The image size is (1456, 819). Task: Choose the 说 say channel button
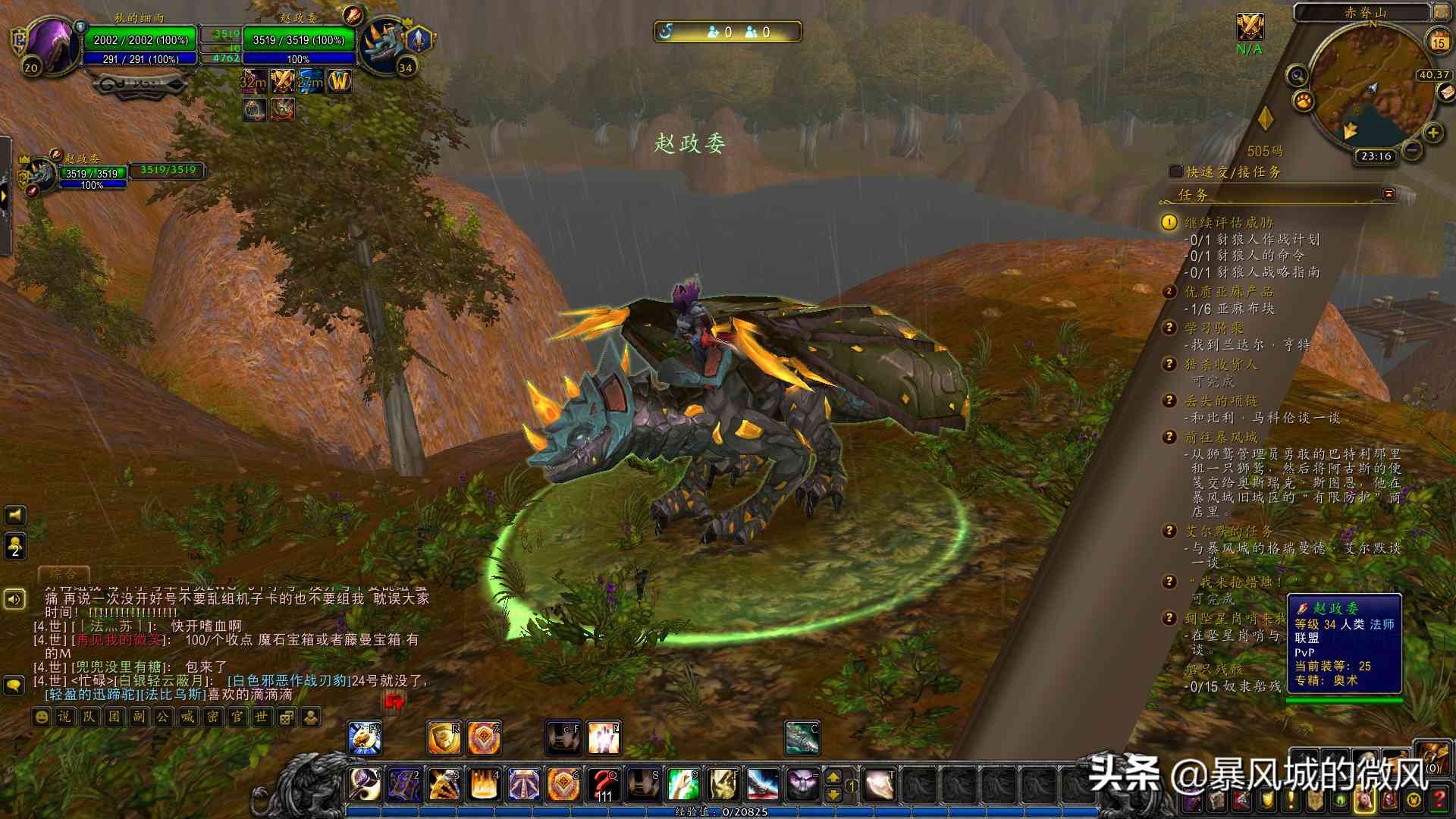point(65,717)
